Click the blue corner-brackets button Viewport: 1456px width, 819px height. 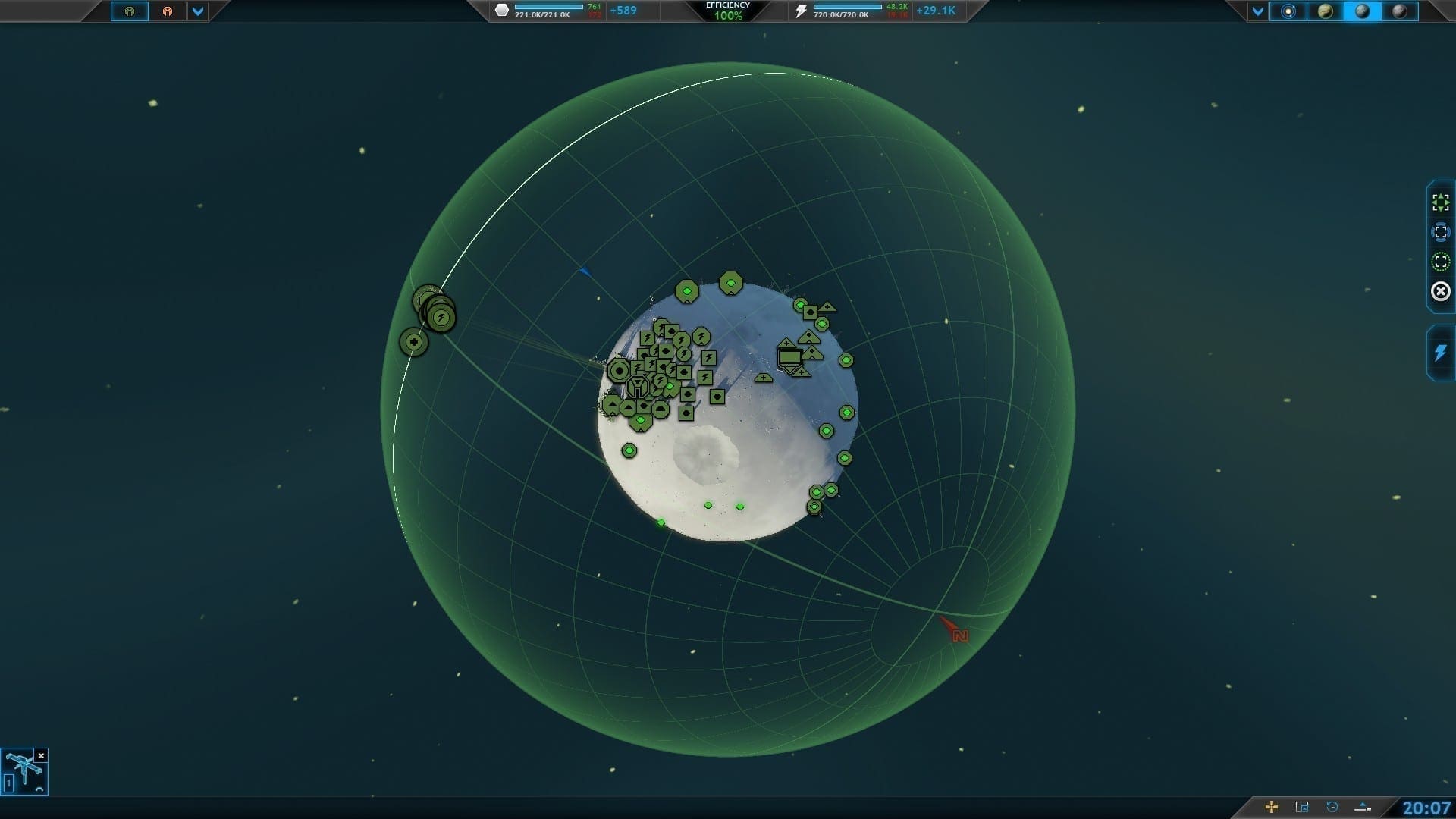(x=1440, y=232)
